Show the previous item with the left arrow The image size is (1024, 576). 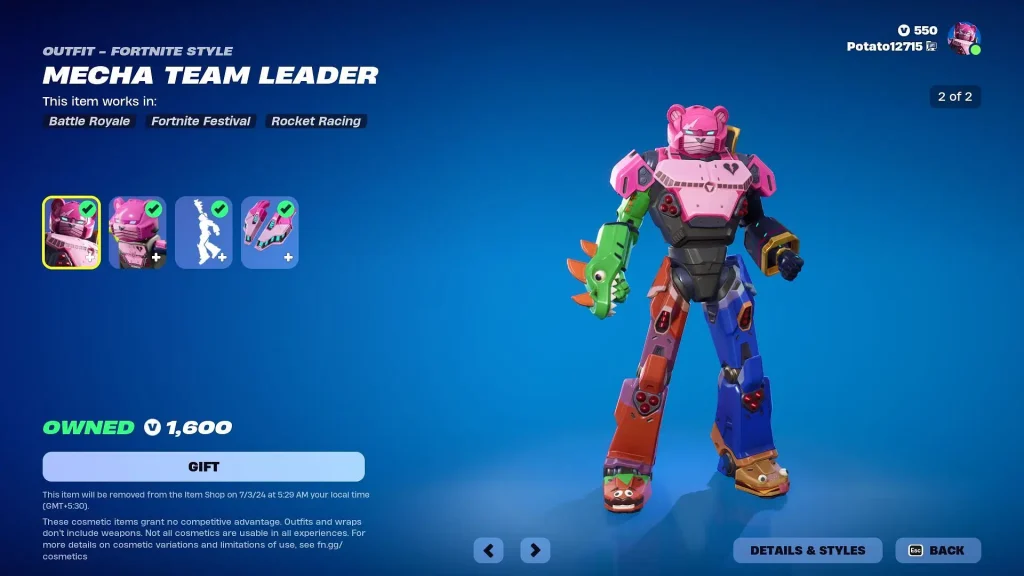pyautogui.click(x=488, y=550)
